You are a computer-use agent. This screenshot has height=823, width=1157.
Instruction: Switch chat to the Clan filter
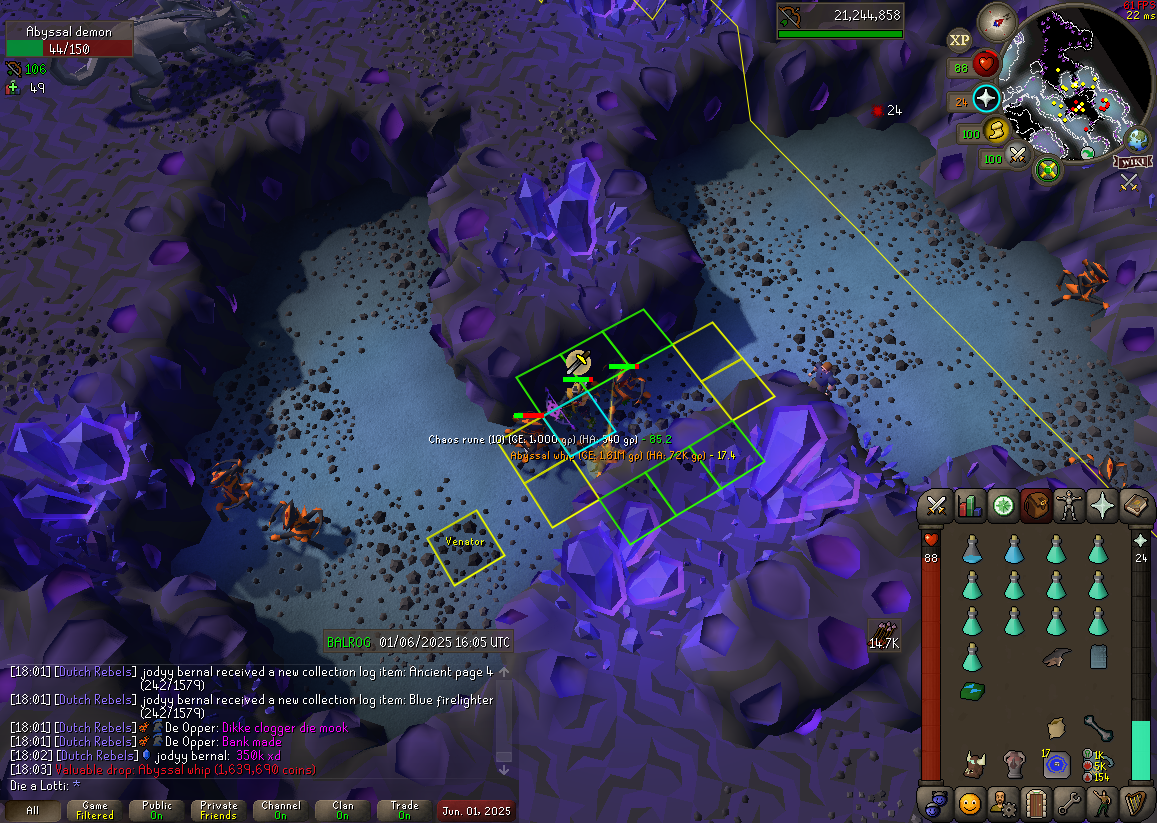(x=343, y=810)
